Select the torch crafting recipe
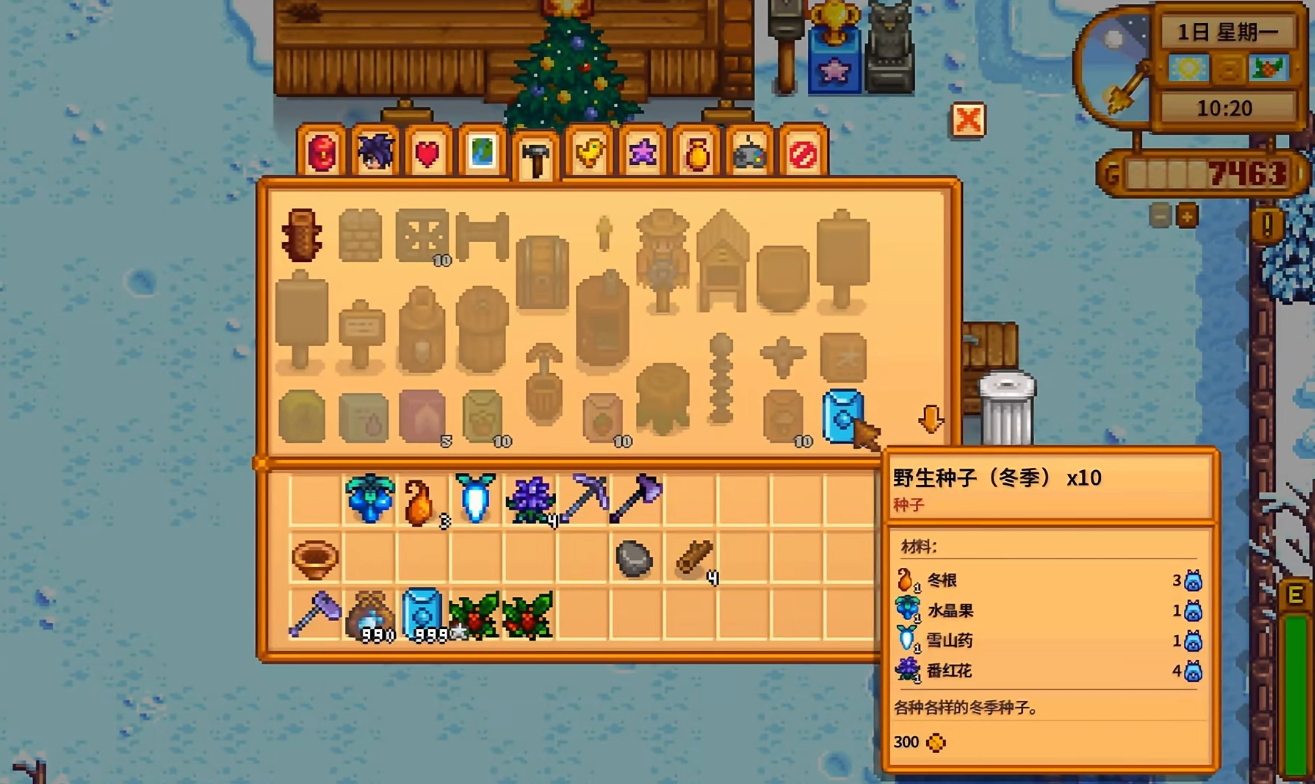Image resolution: width=1315 pixels, height=784 pixels. (602, 235)
